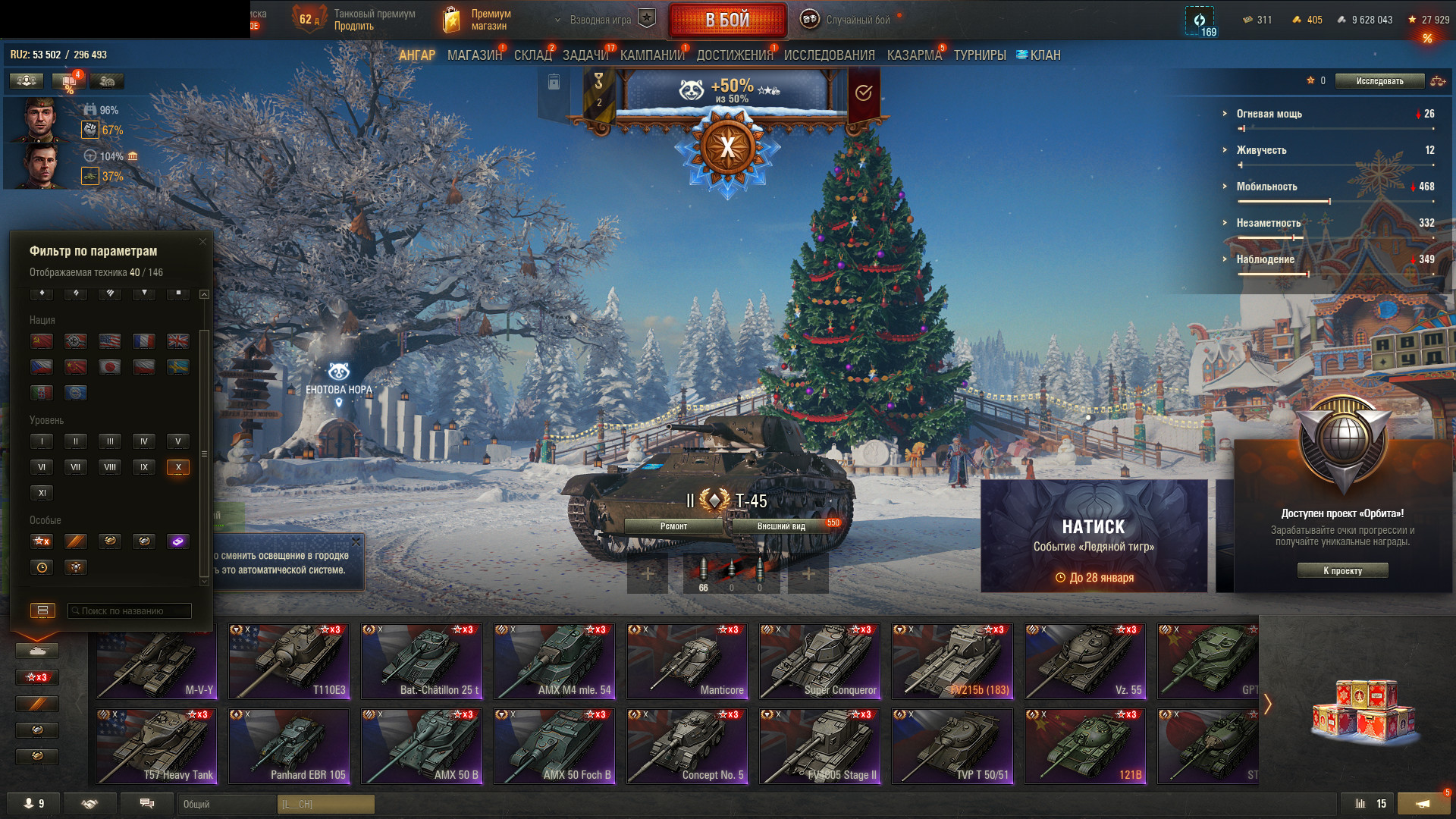Open the КАЗАРМА section
1456x819 pixels.
(914, 55)
